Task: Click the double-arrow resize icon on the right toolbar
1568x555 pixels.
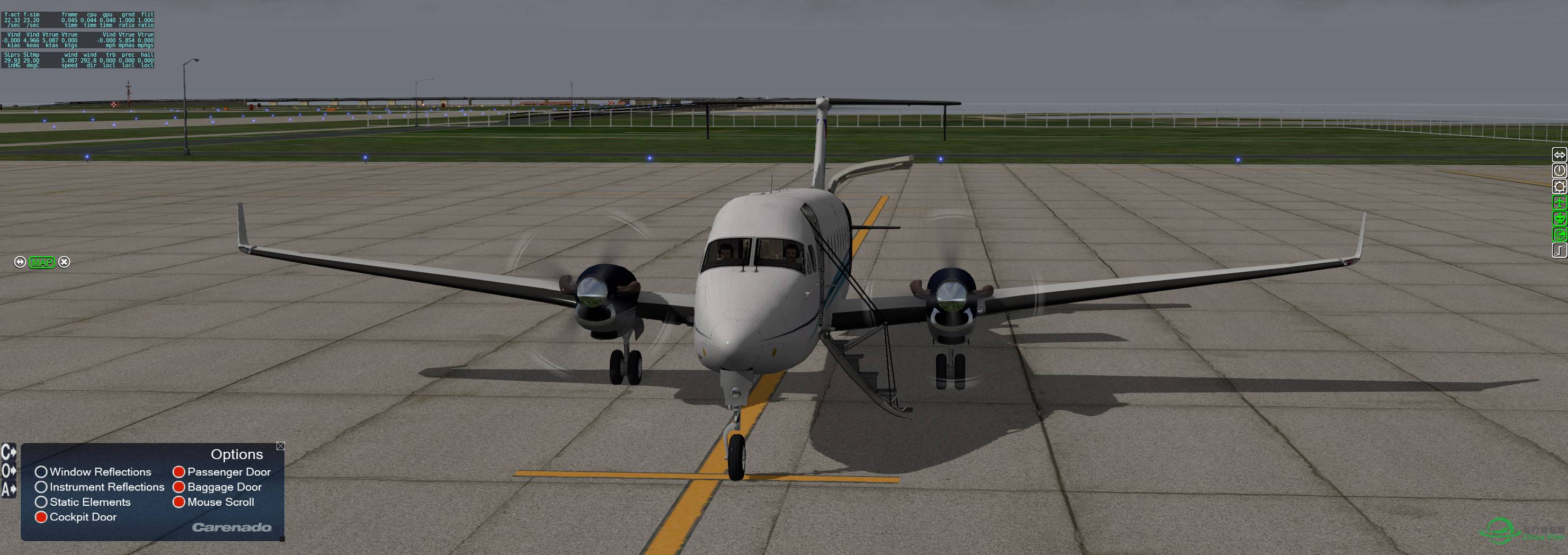Action: click(x=1560, y=155)
